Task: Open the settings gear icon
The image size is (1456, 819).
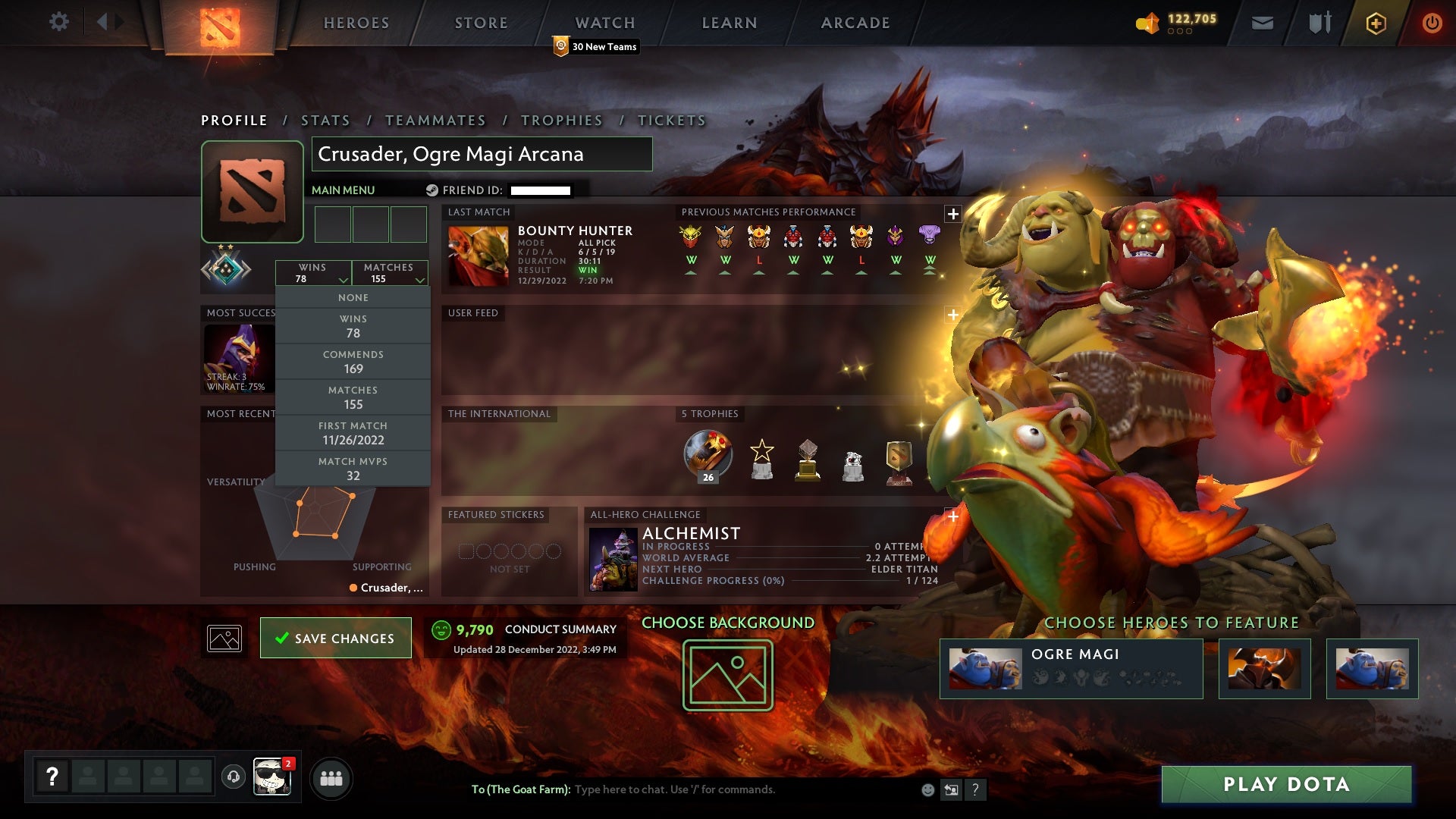Action: tap(59, 22)
